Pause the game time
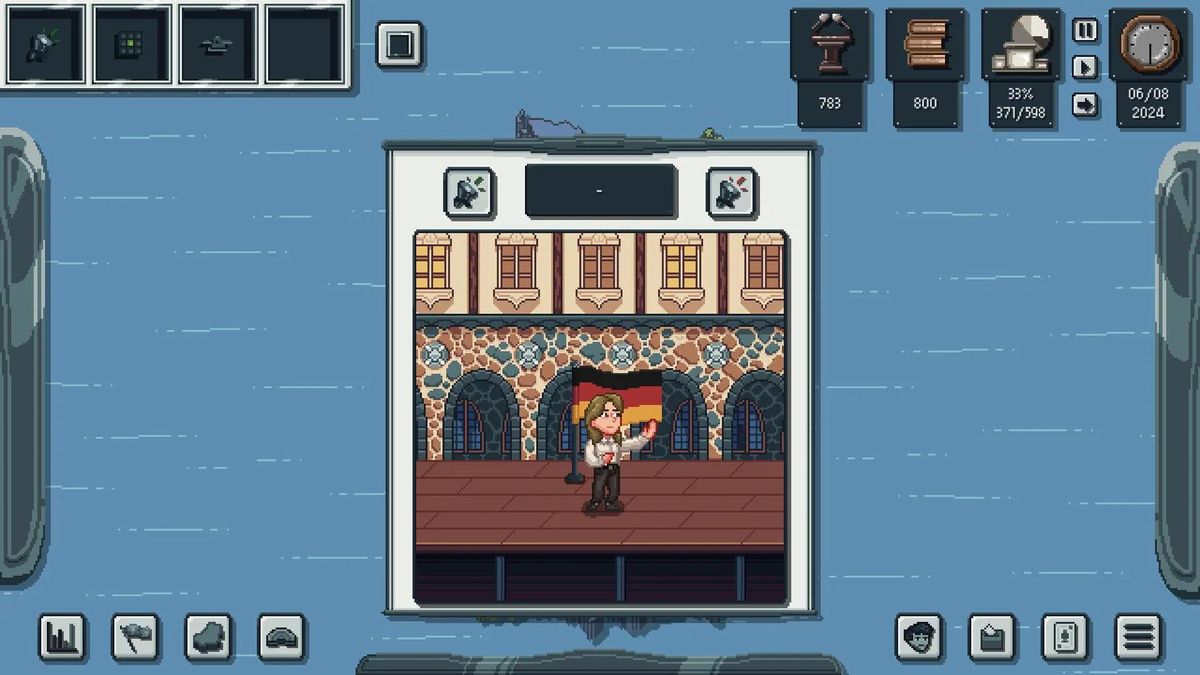Viewport: 1200px width, 675px height. [x=1085, y=30]
